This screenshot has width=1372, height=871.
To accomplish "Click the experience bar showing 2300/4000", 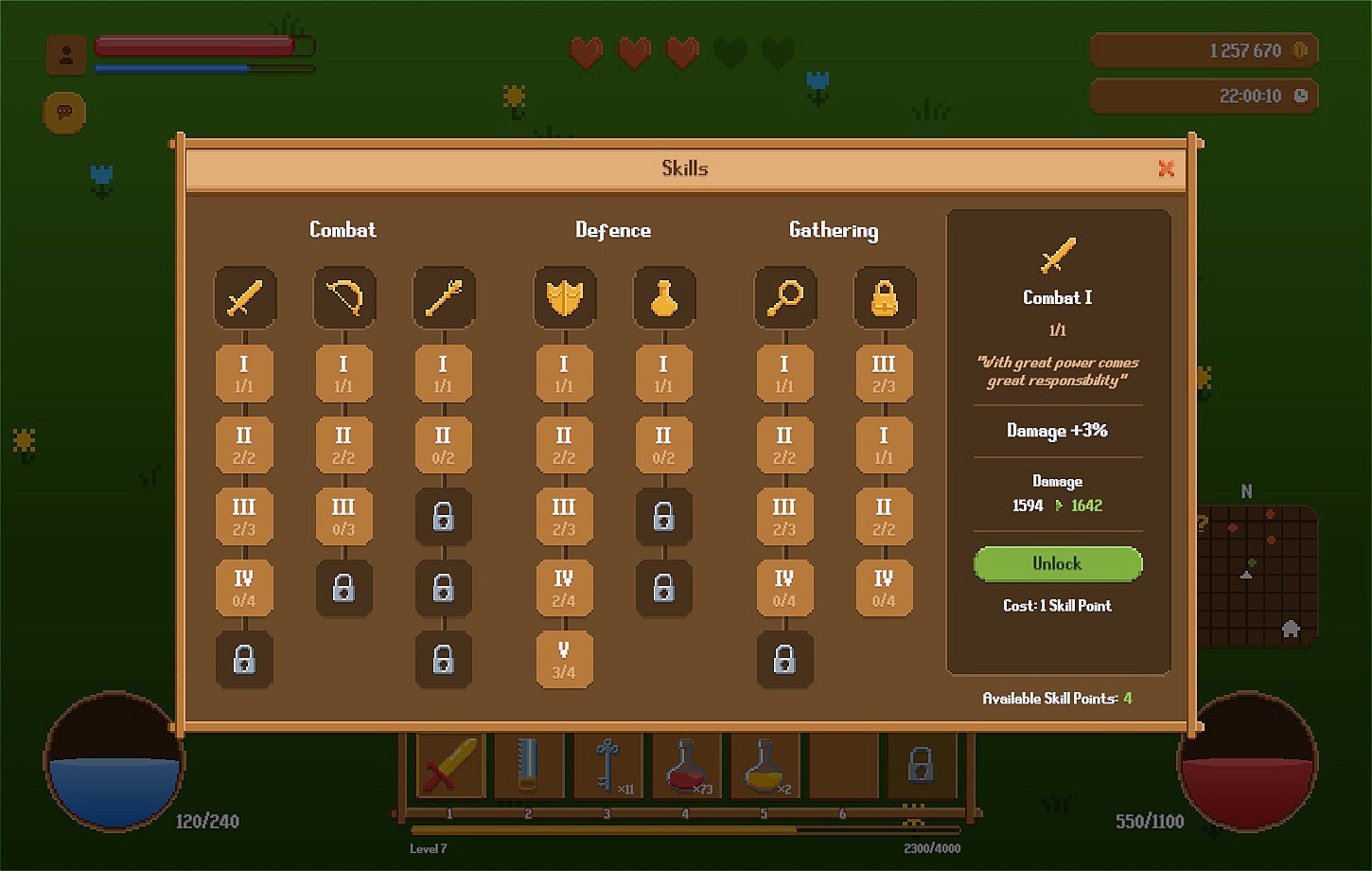I will (686, 826).
